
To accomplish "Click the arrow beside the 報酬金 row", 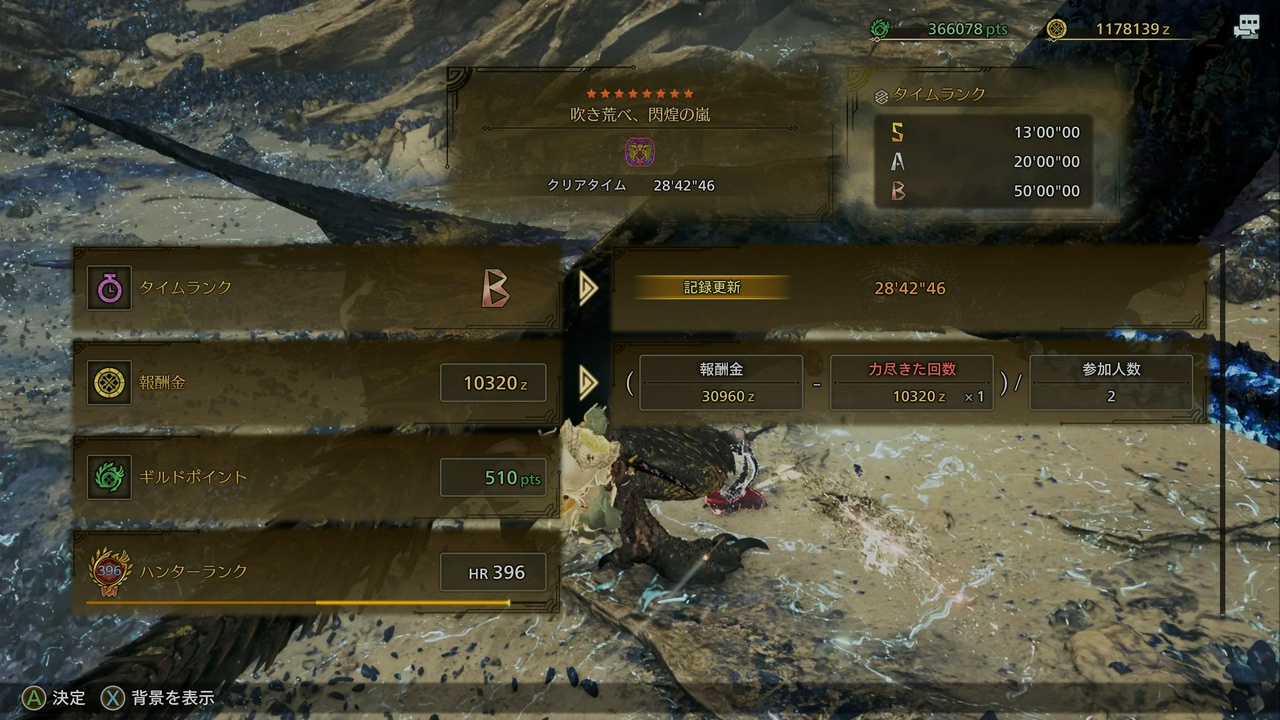I will [588, 382].
